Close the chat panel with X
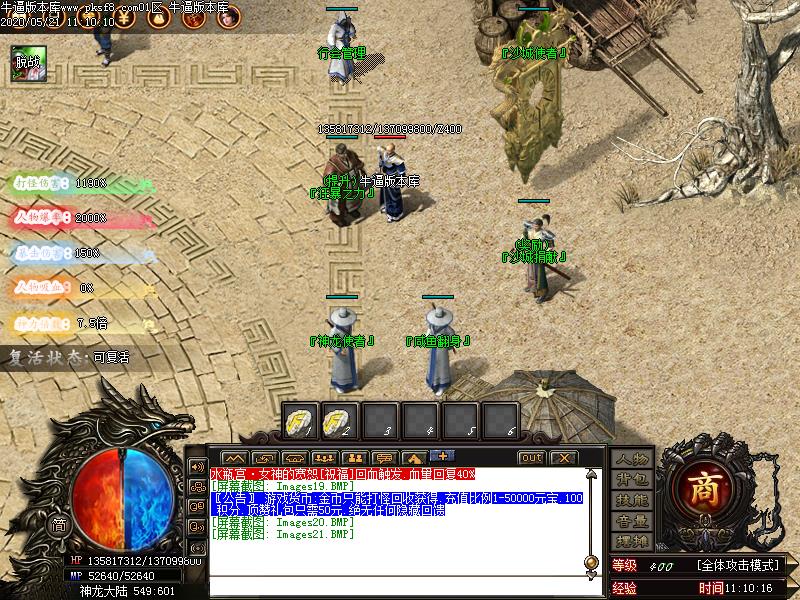The height and width of the screenshot is (600, 800). pyautogui.click(x=563, y=457)
